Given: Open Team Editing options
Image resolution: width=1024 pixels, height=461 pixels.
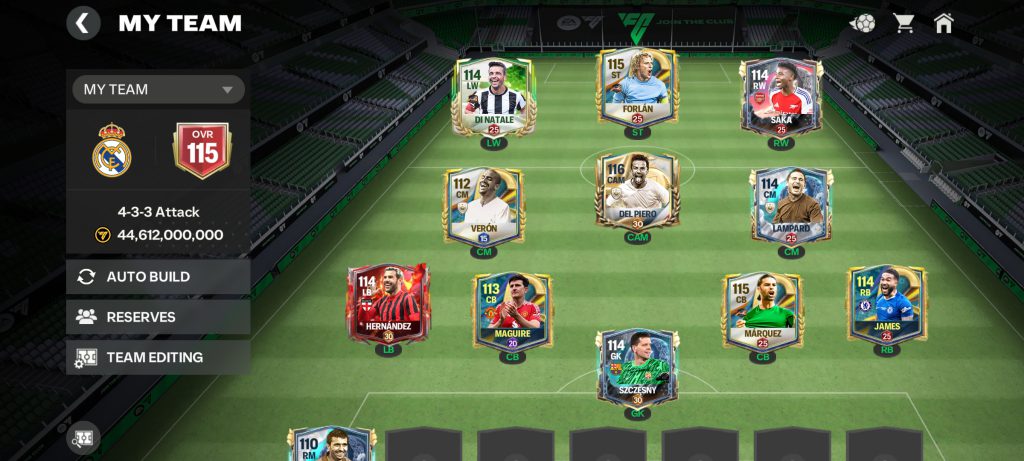Looking at the screenshot, I should click(158, 357).
